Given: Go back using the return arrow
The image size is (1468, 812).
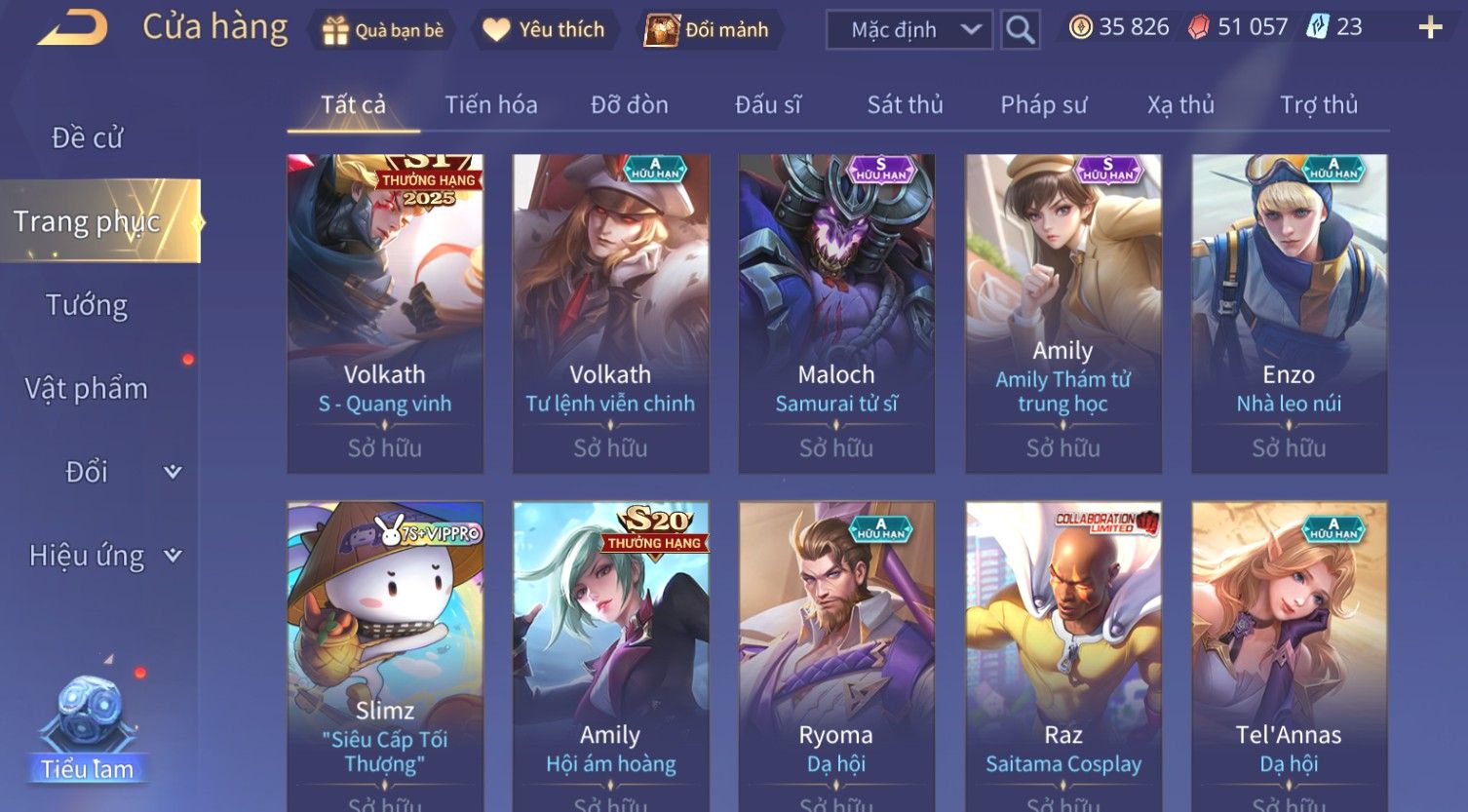Looking at the screenshot, I should [73, 27].
